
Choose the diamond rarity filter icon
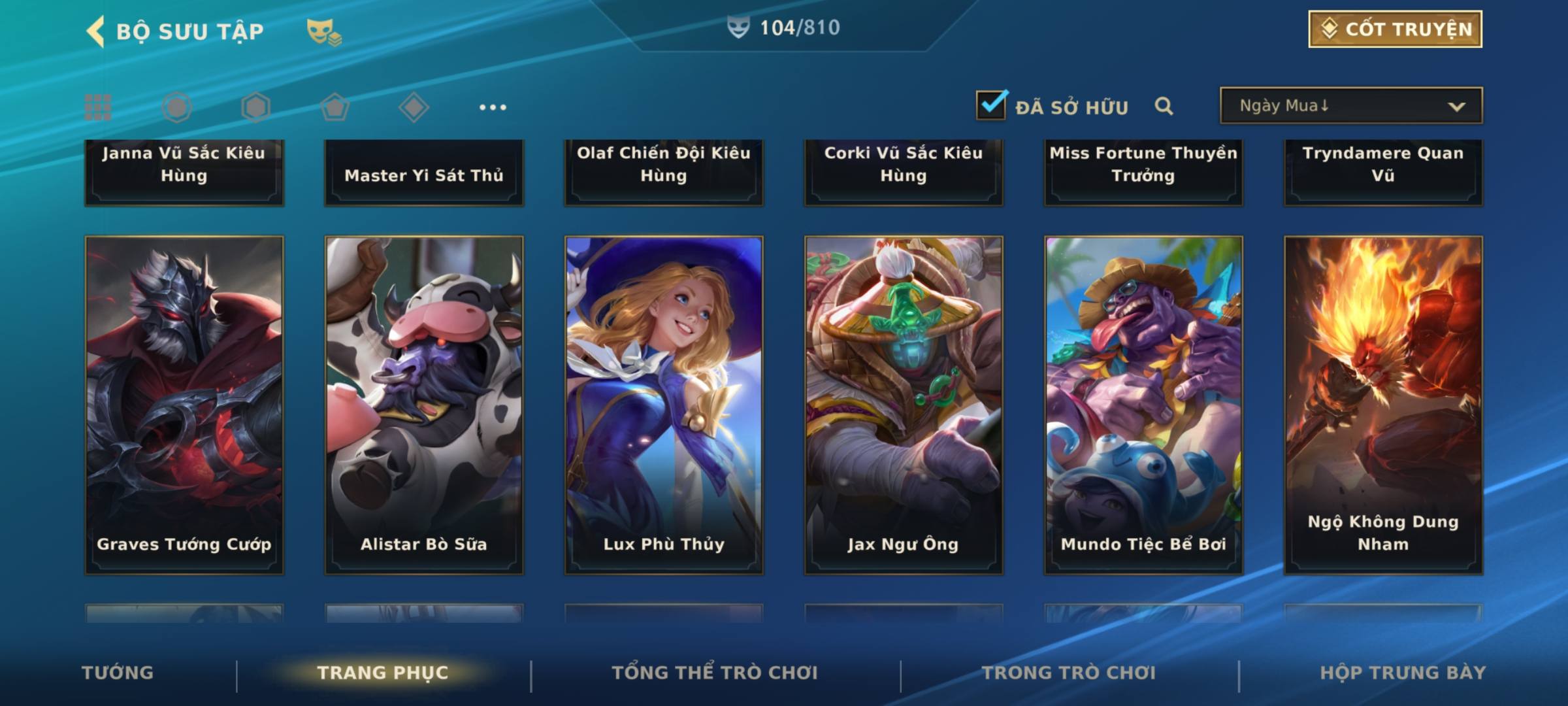[x=414, y=107]
